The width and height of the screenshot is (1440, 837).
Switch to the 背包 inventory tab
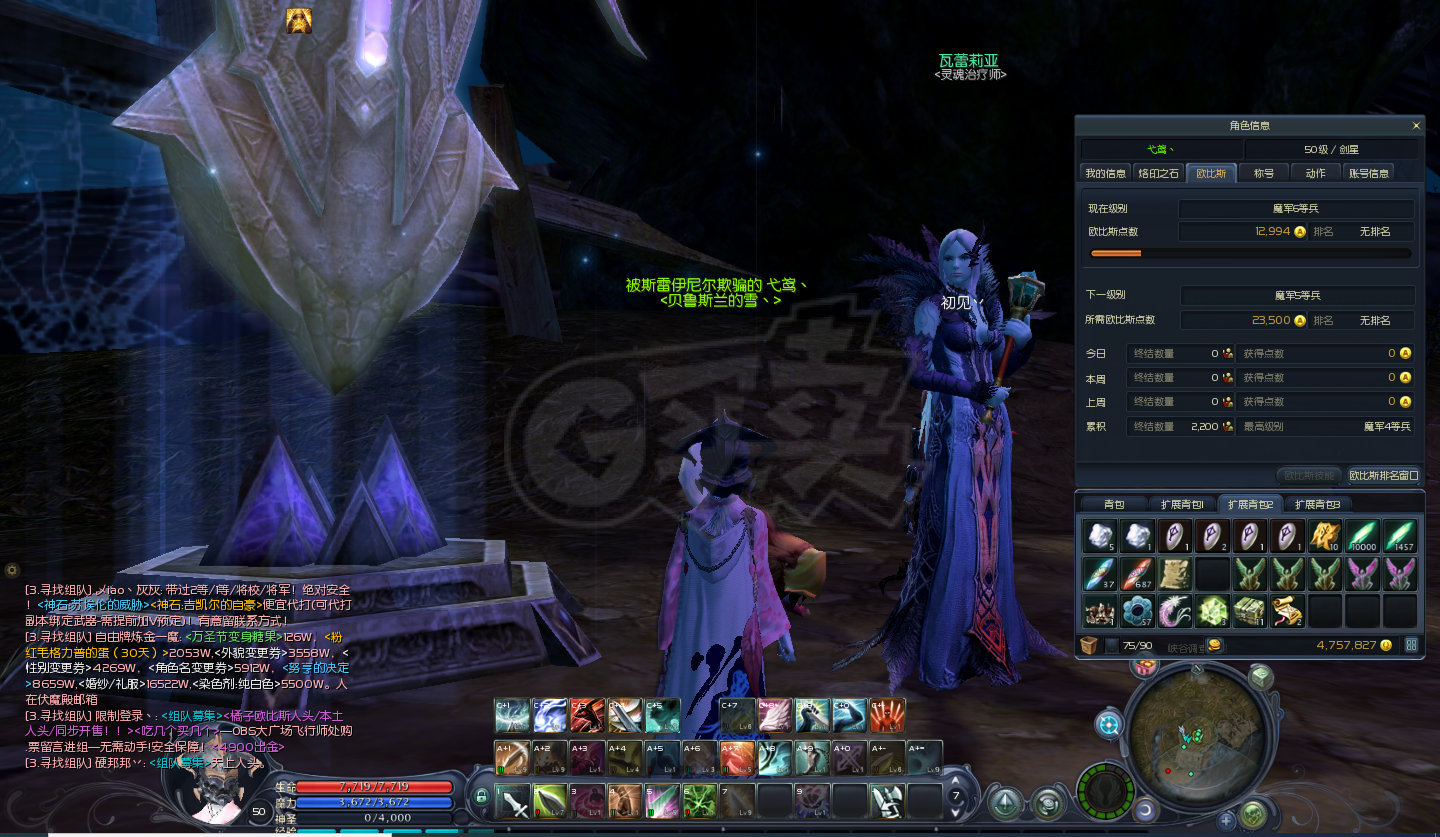[1114, 504]
